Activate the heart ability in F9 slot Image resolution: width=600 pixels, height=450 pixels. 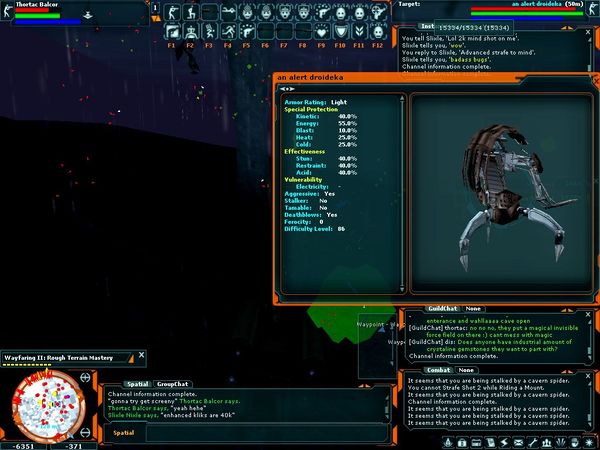coord(322,32)
